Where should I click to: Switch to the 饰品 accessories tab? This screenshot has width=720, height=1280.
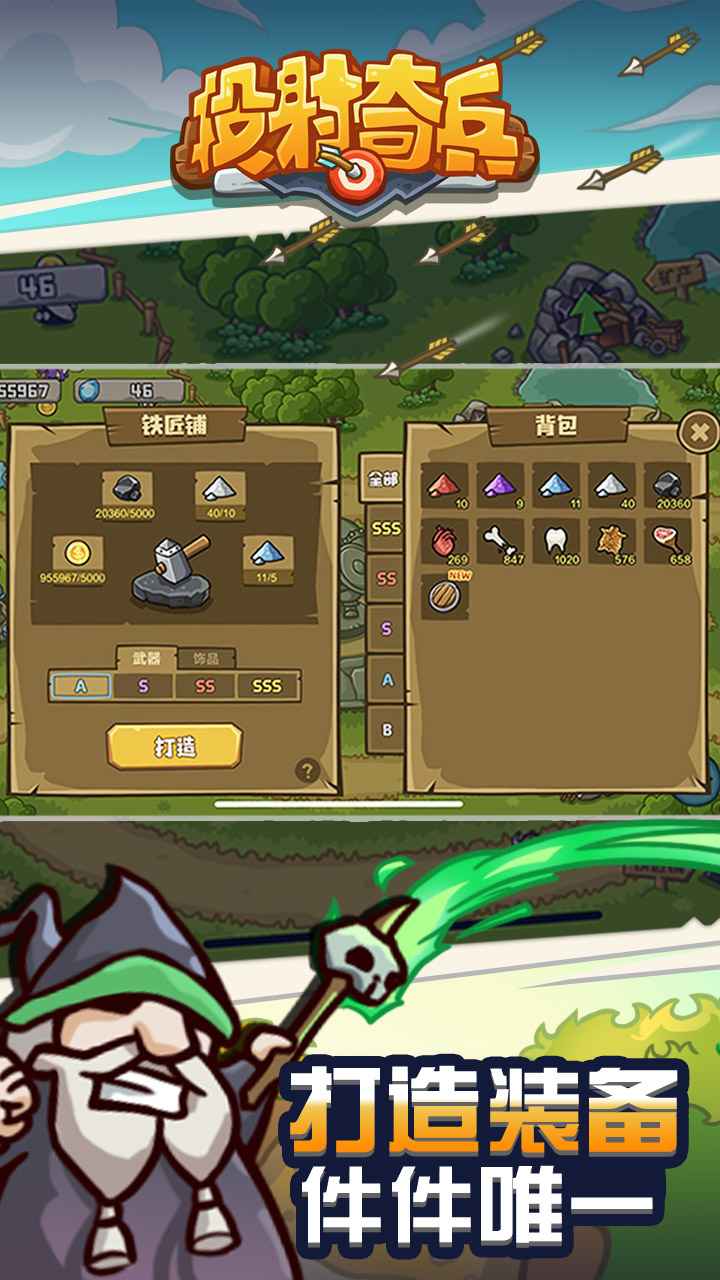[207, 658]
